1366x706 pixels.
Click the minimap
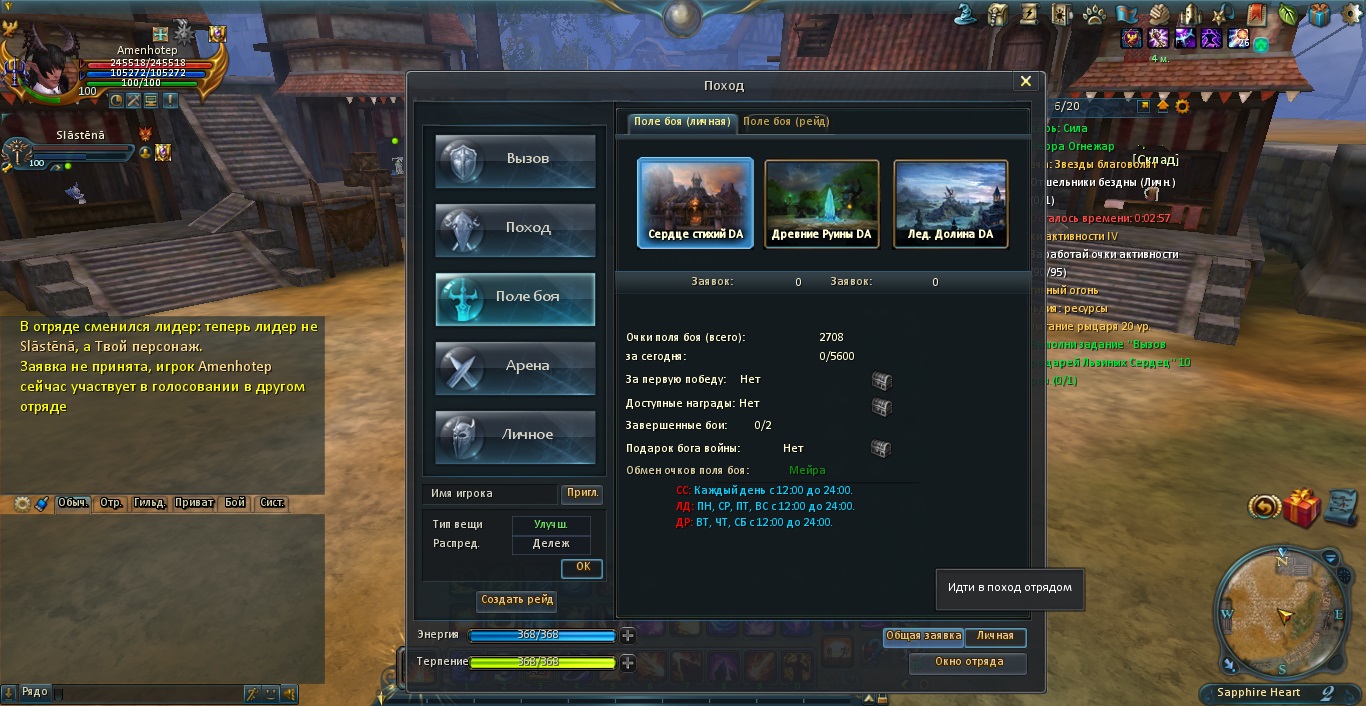(x=1281, y=609)
